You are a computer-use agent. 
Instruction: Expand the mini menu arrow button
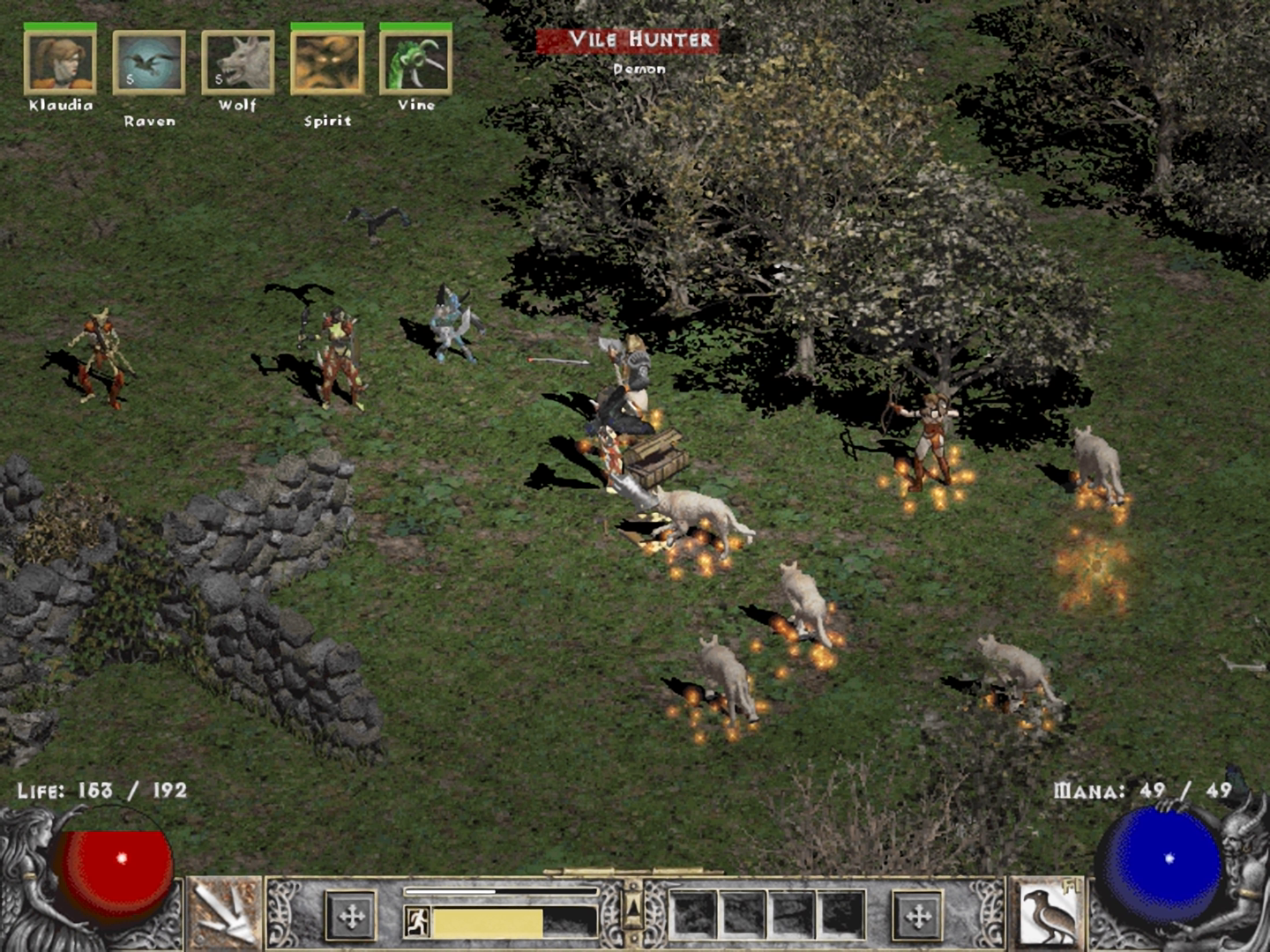click(x=633, y=908)
